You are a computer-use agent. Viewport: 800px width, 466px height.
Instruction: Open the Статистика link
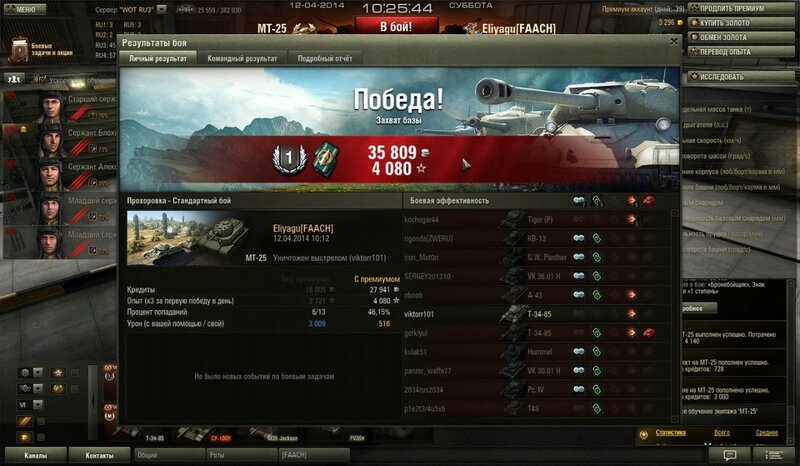(670, 433)
